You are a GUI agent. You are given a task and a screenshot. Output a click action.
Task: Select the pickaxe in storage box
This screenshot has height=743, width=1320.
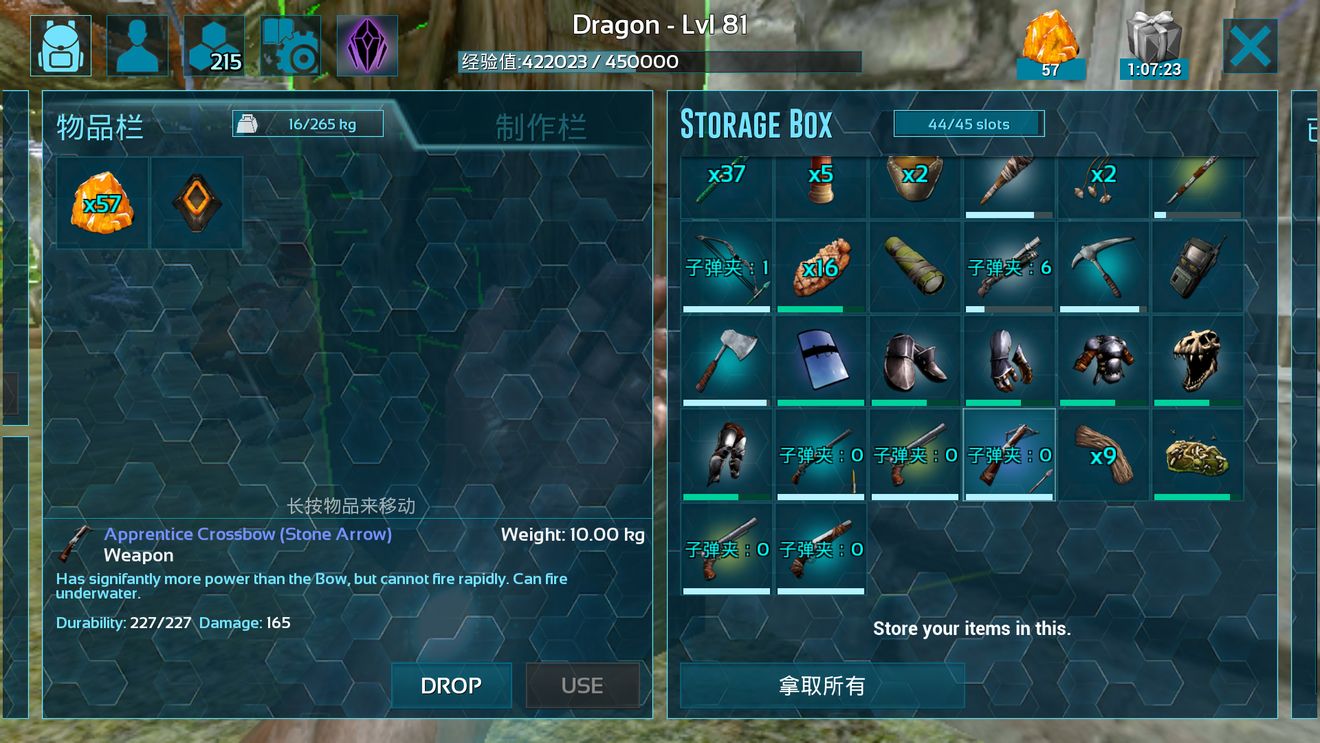(1102, 266)
